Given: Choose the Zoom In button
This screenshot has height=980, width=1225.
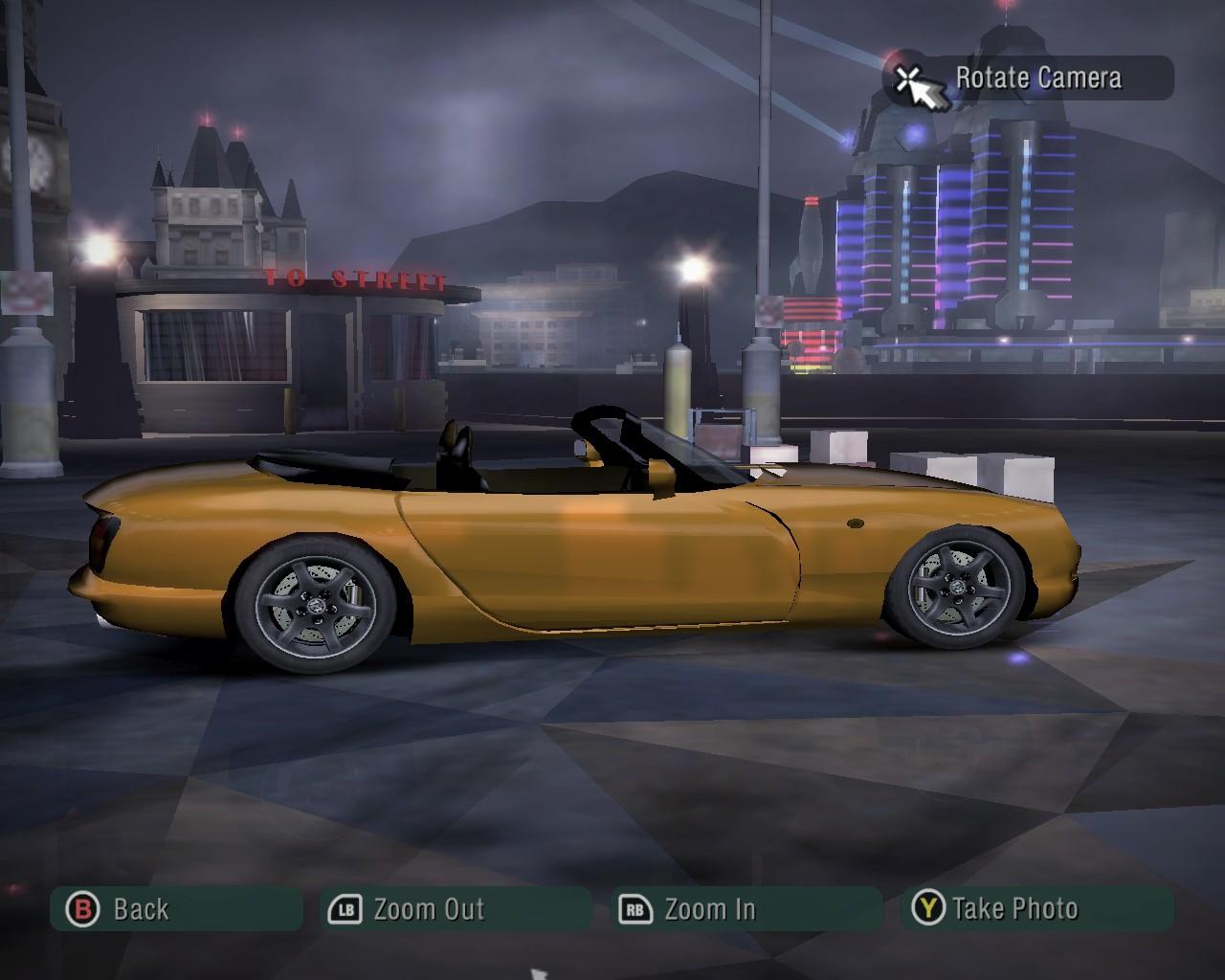Looking at the screenshot, I should 746,909.
